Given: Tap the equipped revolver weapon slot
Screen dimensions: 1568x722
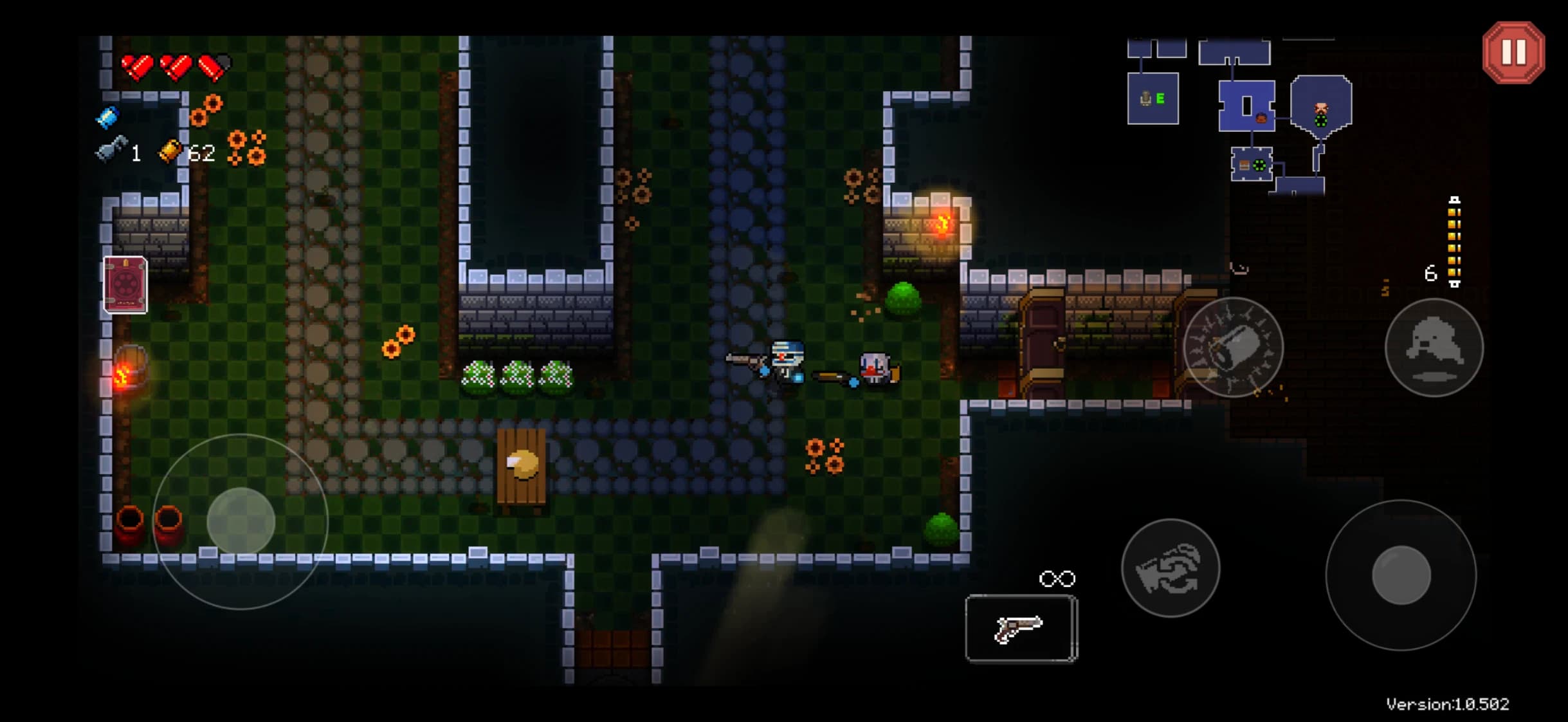Looking at the screenshot, I should 1021,628.
